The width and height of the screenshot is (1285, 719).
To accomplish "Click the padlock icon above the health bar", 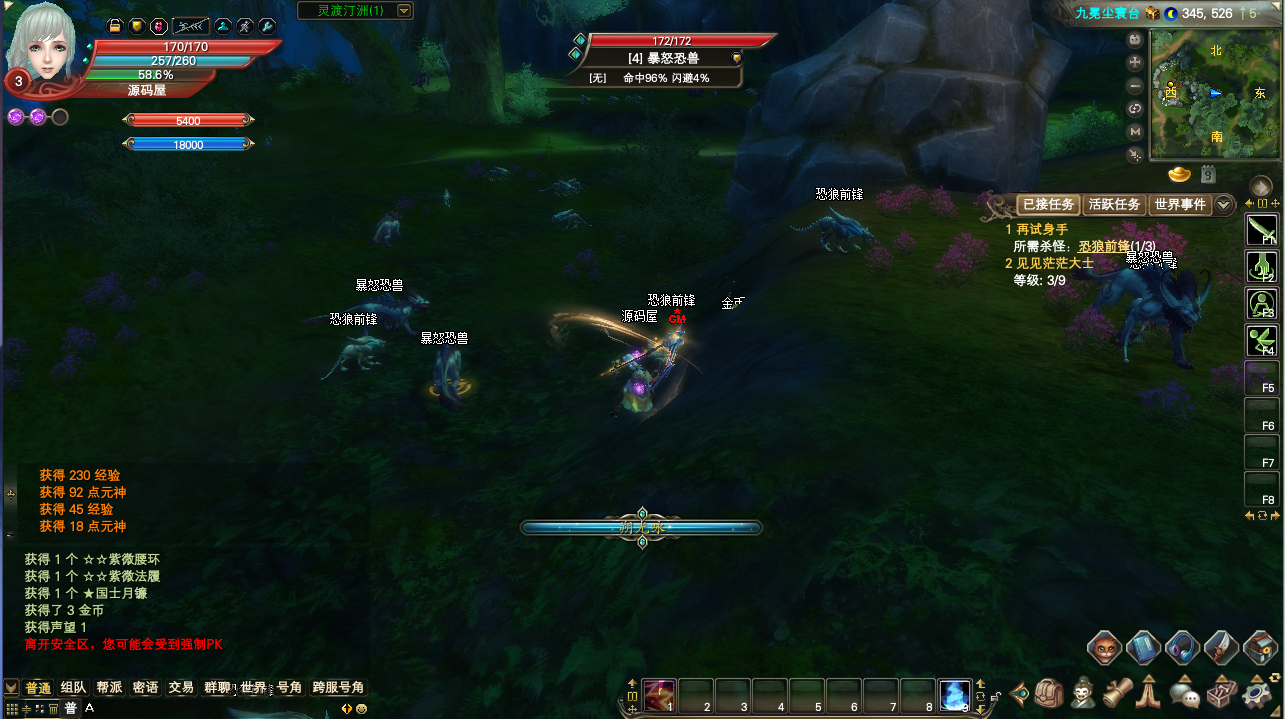I will pyautogui.click(x=114, y=26).
